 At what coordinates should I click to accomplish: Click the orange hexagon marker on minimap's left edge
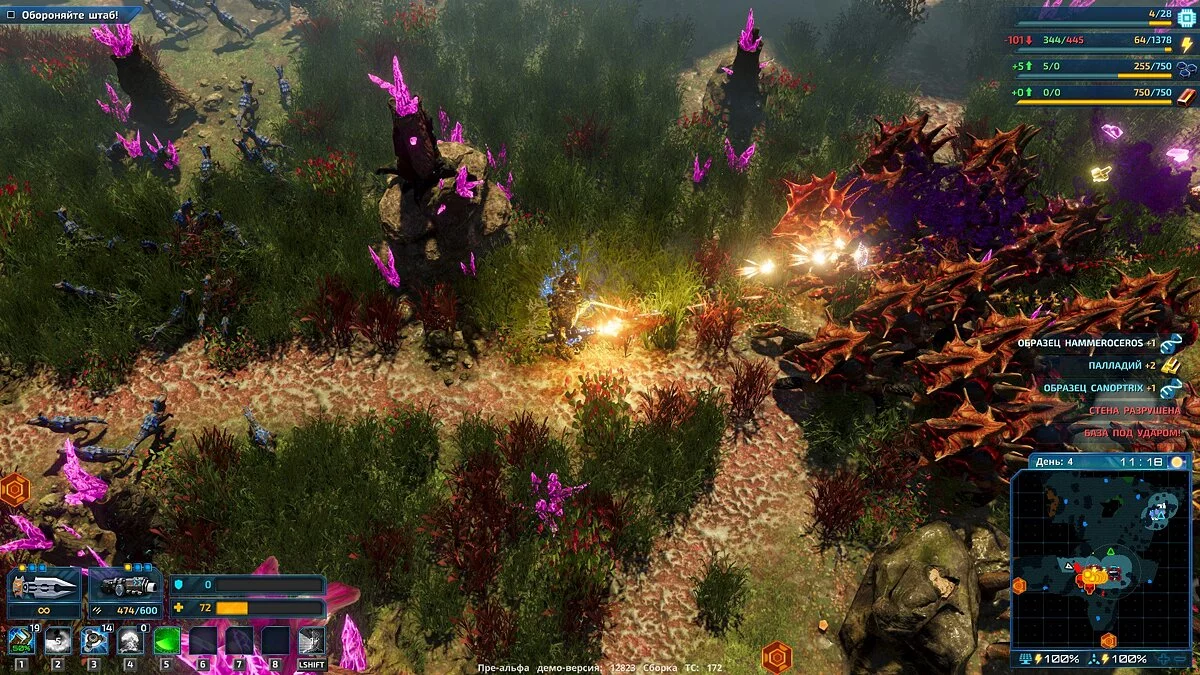tap(1019, 586)
